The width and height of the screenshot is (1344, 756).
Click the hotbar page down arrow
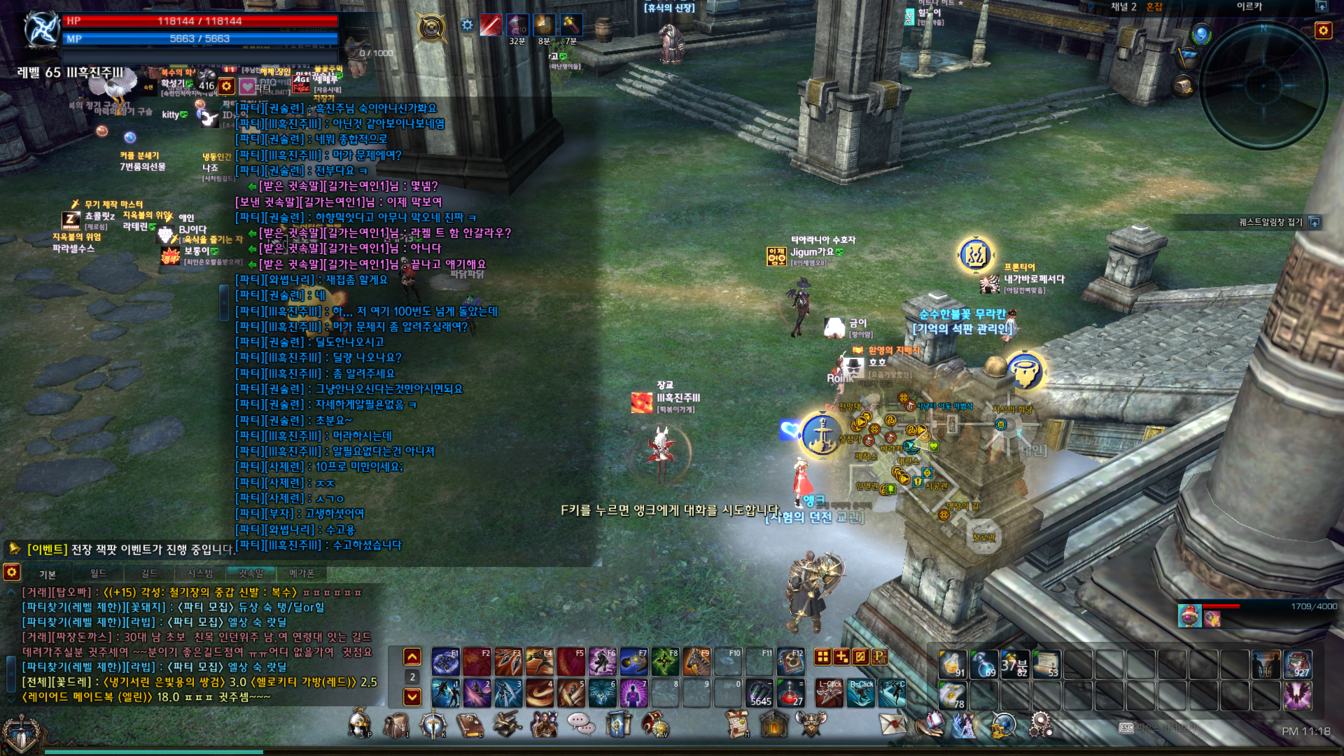412,696
